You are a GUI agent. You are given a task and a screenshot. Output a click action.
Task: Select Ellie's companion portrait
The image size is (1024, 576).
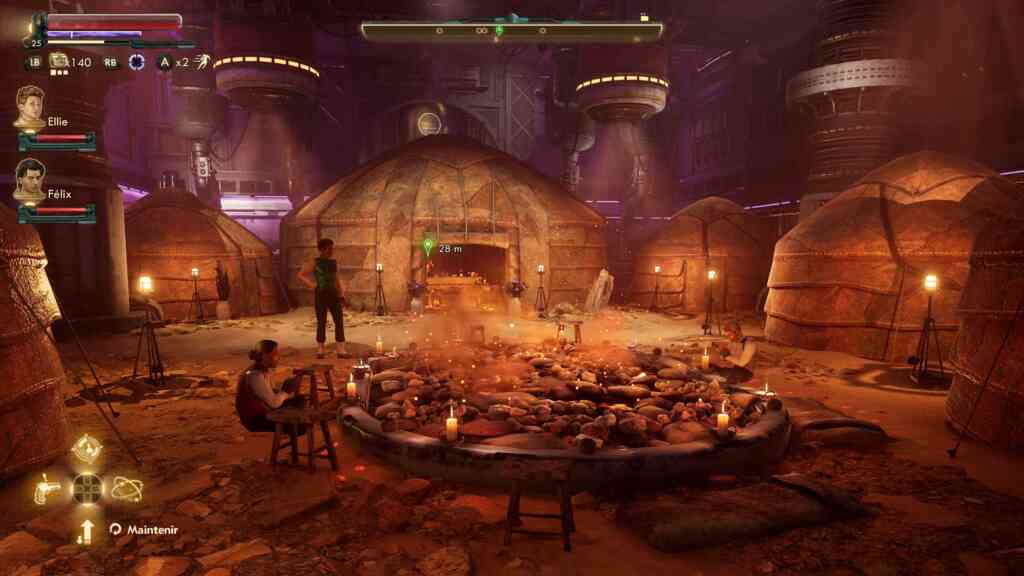(29, 106)
